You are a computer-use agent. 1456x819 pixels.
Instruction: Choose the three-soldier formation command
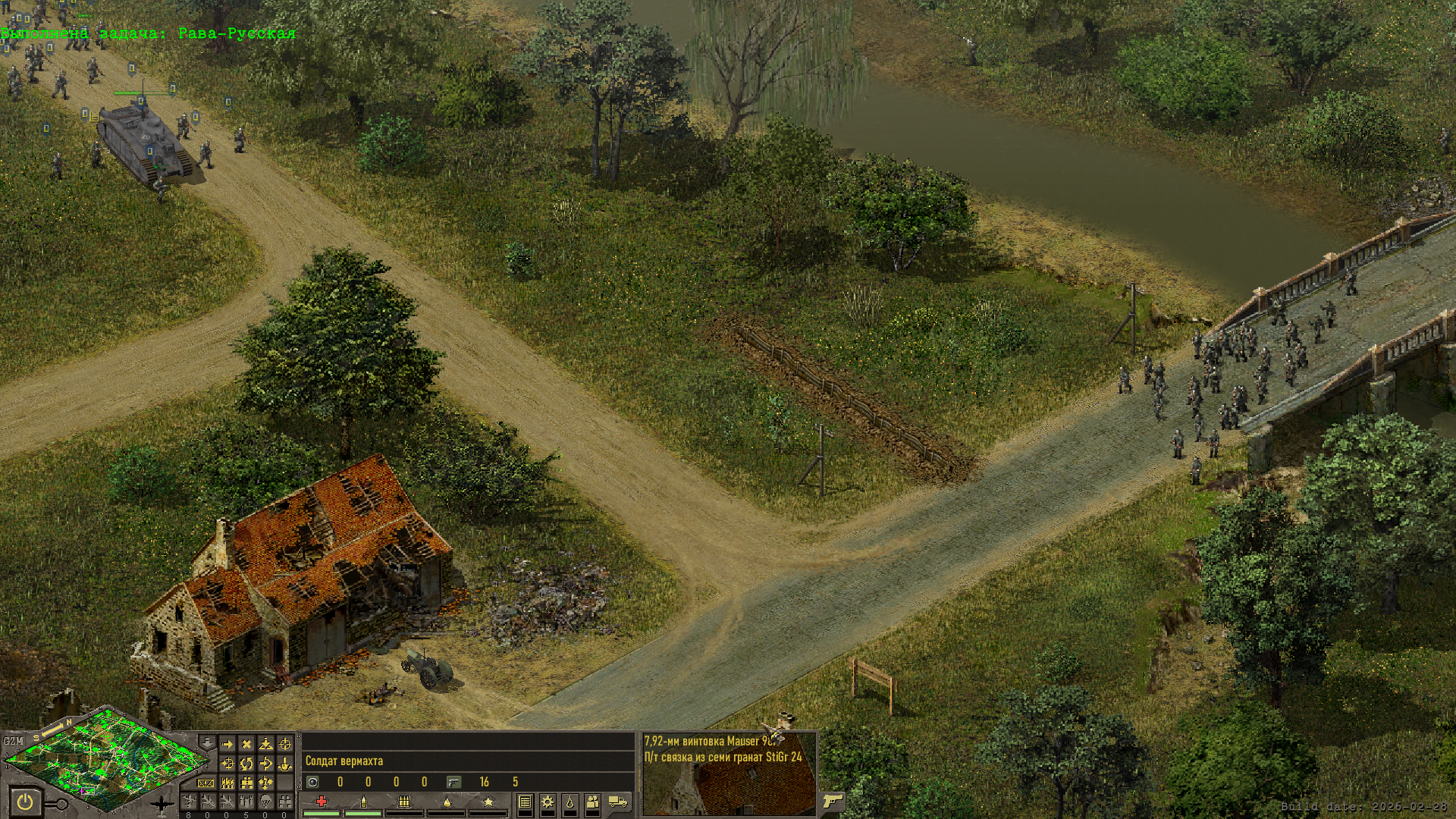pos(227,783)
